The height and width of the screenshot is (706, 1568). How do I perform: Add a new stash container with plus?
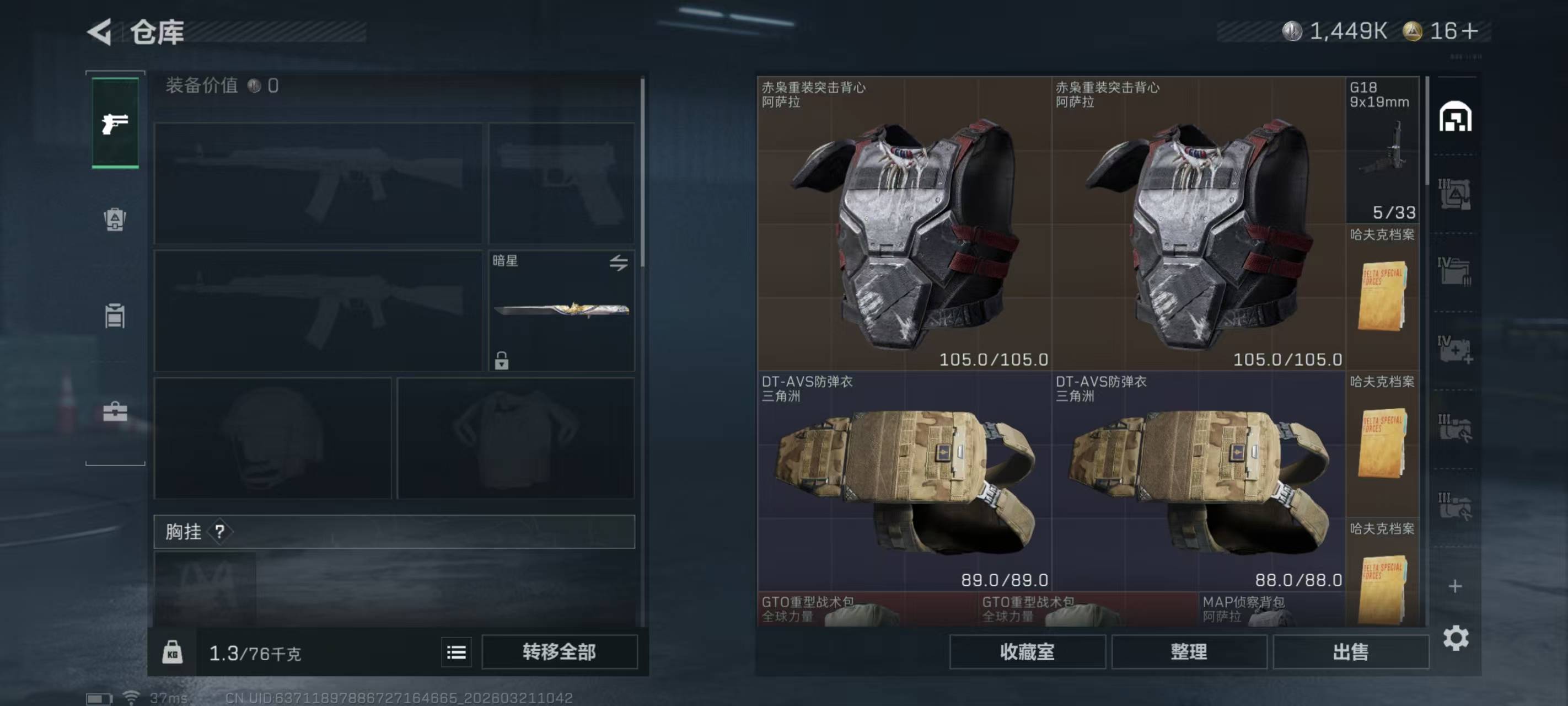click(1455, 586)
